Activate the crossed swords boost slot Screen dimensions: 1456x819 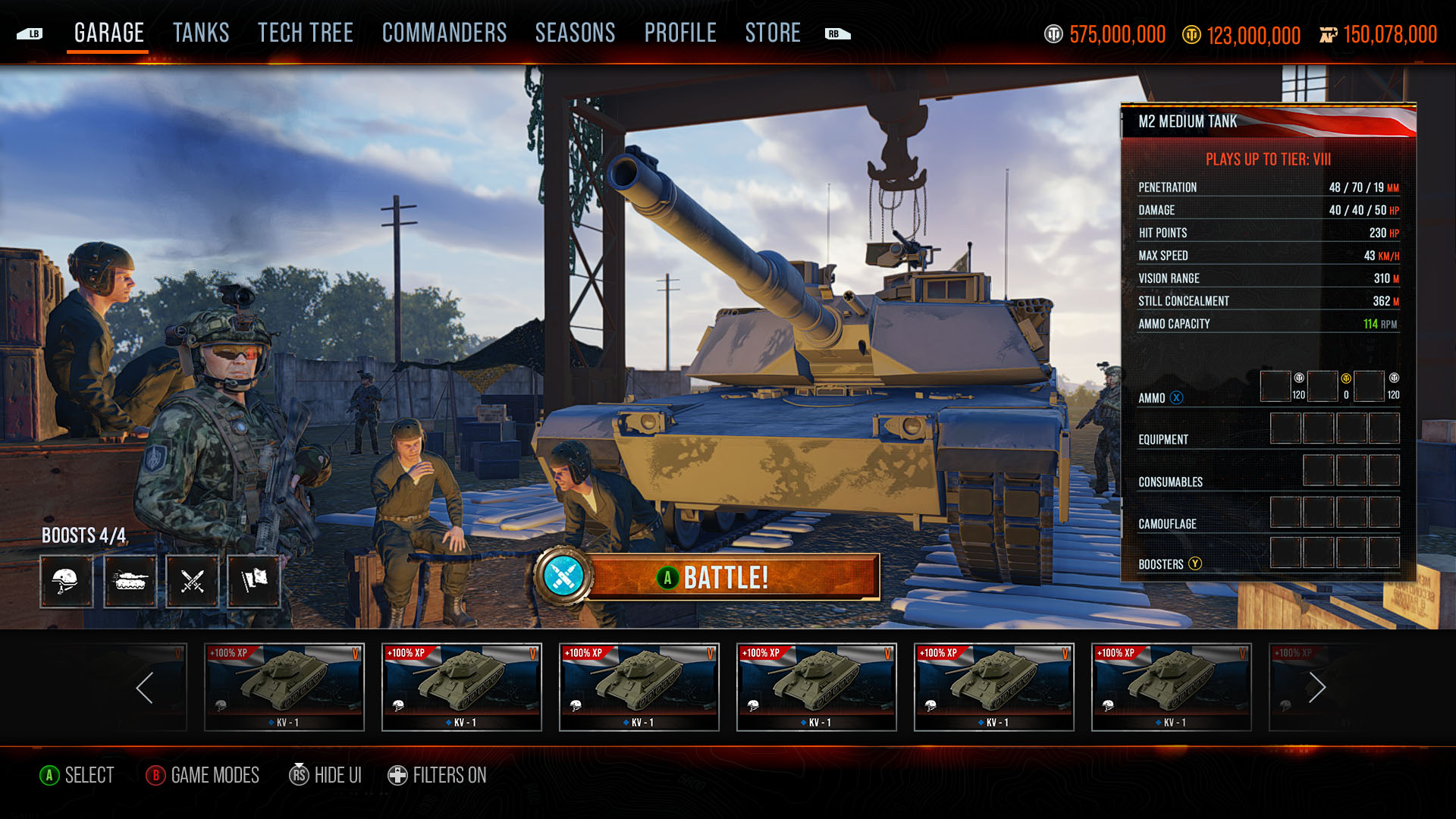[x=193, y=582]
